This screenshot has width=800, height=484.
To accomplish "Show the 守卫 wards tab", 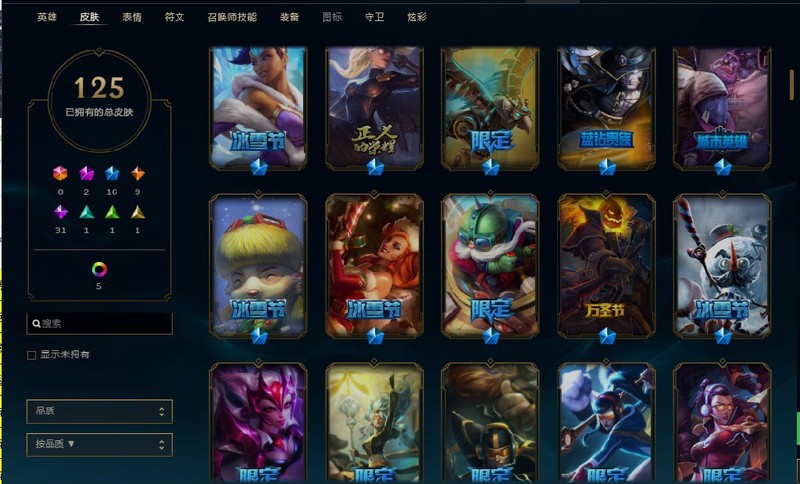I will [x=374, y=17].
